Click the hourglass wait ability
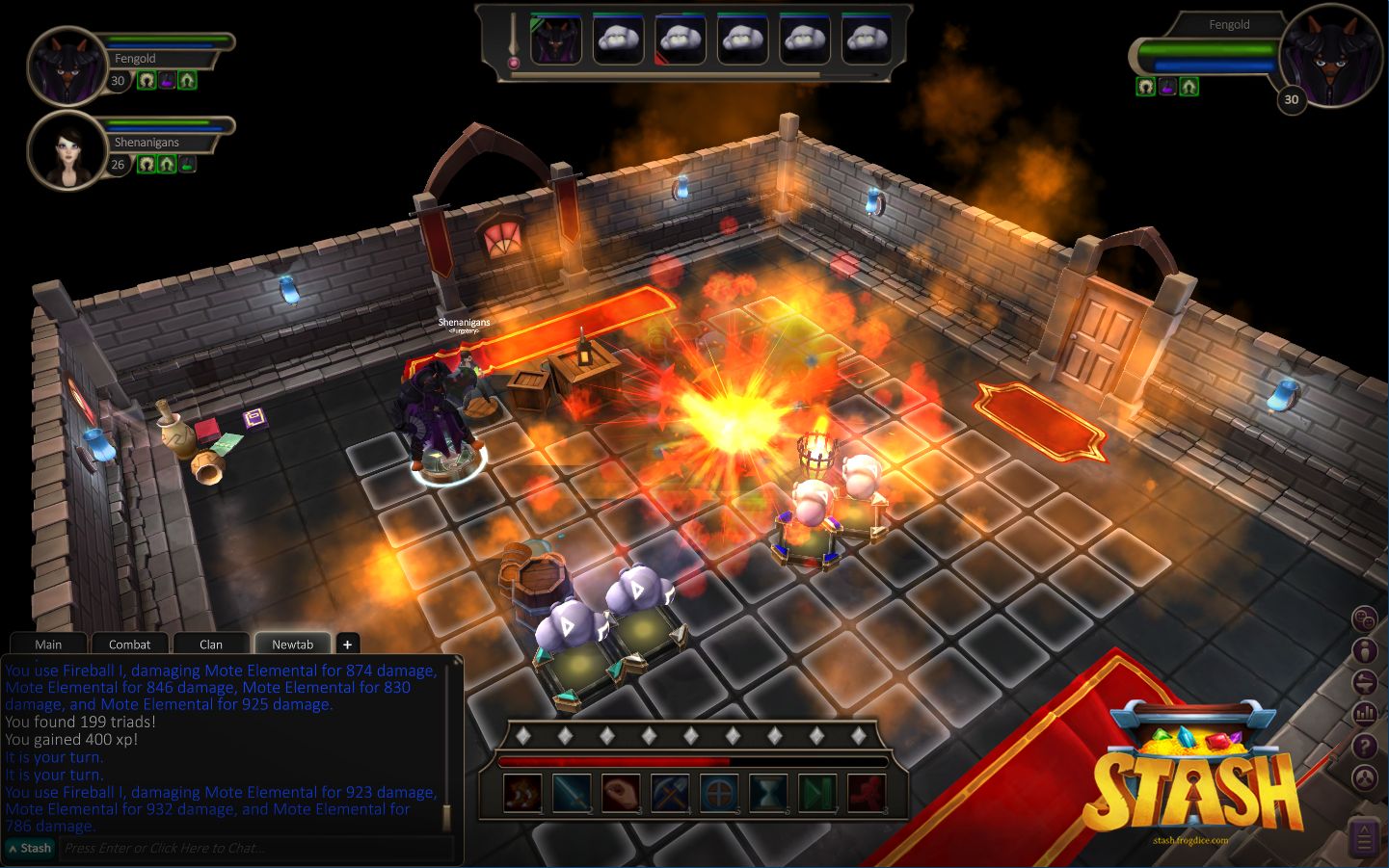1389x868 pixels. click(x=768, y=795)
